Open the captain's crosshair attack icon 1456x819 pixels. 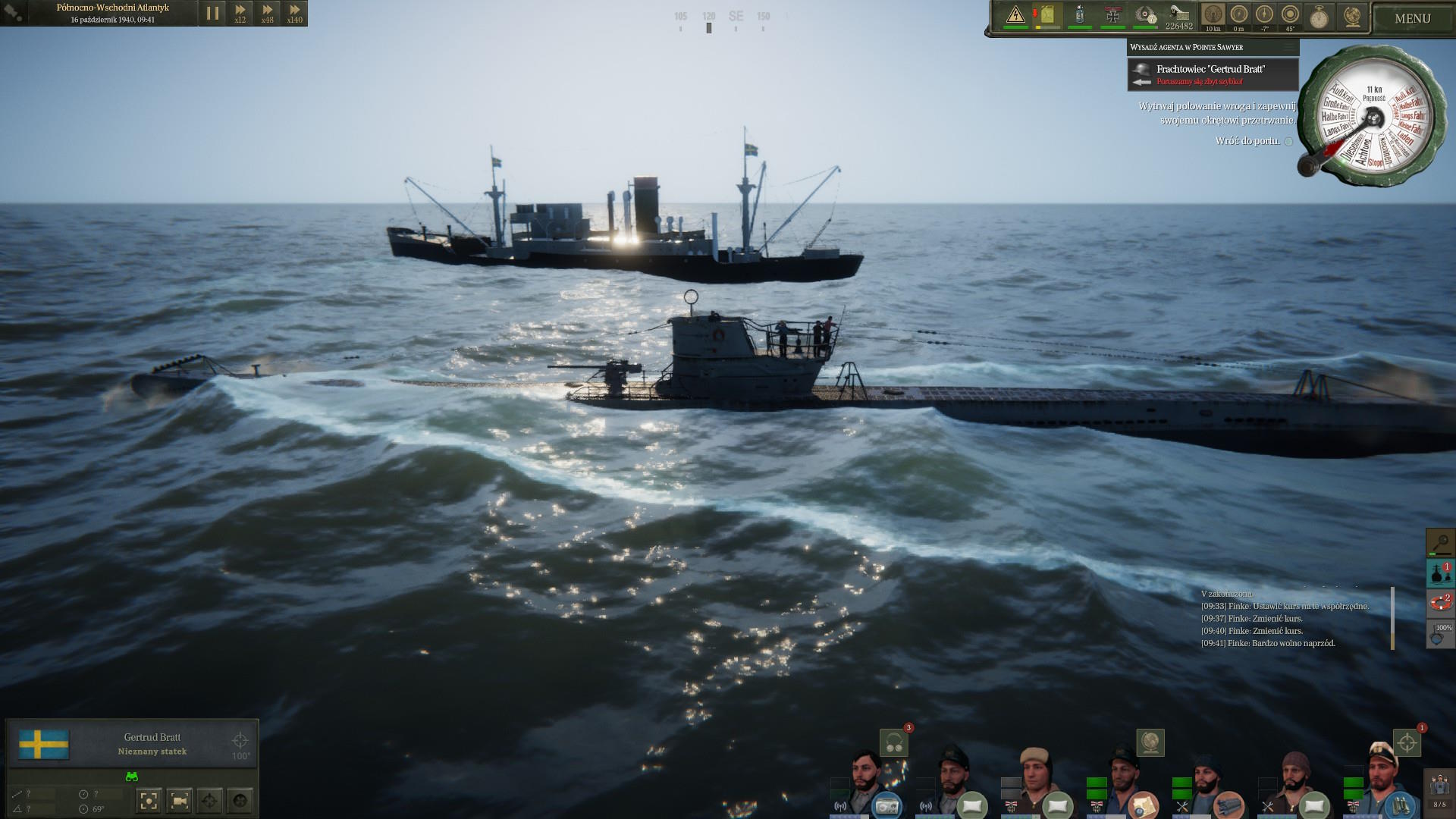pos(1407,742)
